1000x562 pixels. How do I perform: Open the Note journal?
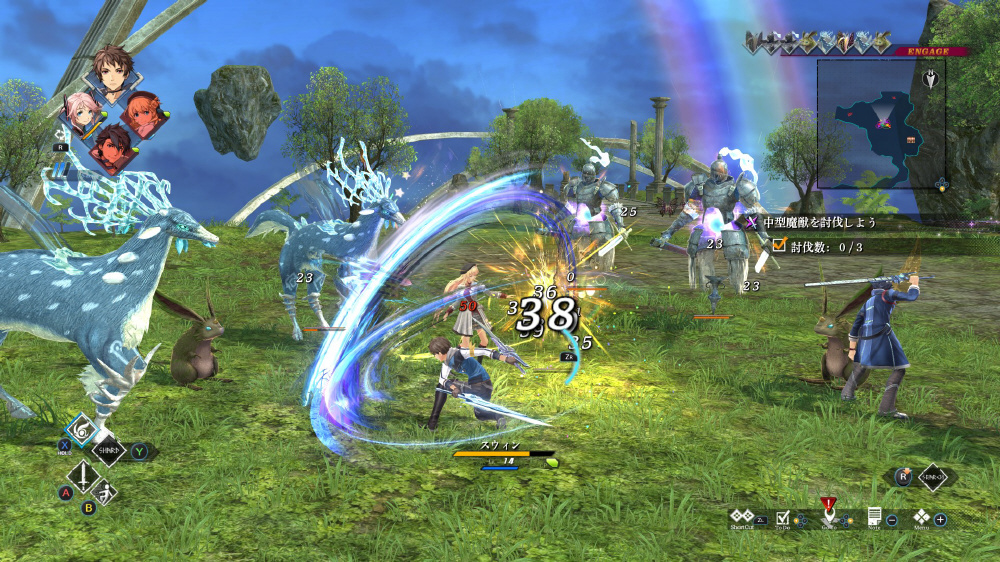(874, 517)
